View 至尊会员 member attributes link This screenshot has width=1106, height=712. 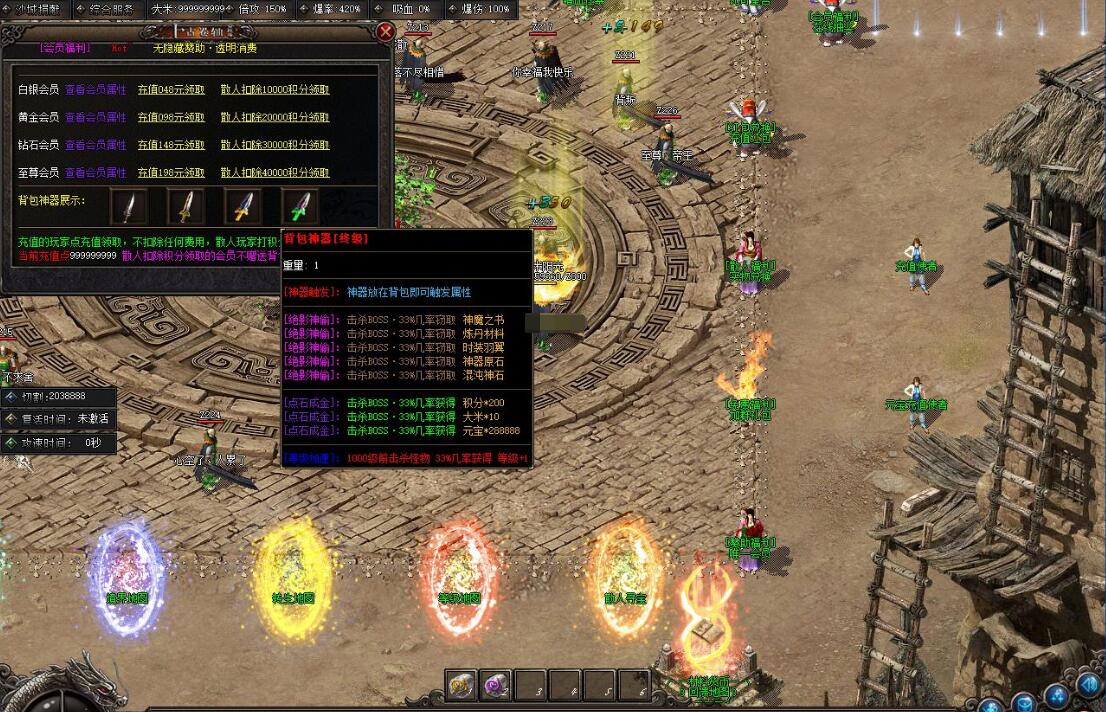click(x=96, y=173)
